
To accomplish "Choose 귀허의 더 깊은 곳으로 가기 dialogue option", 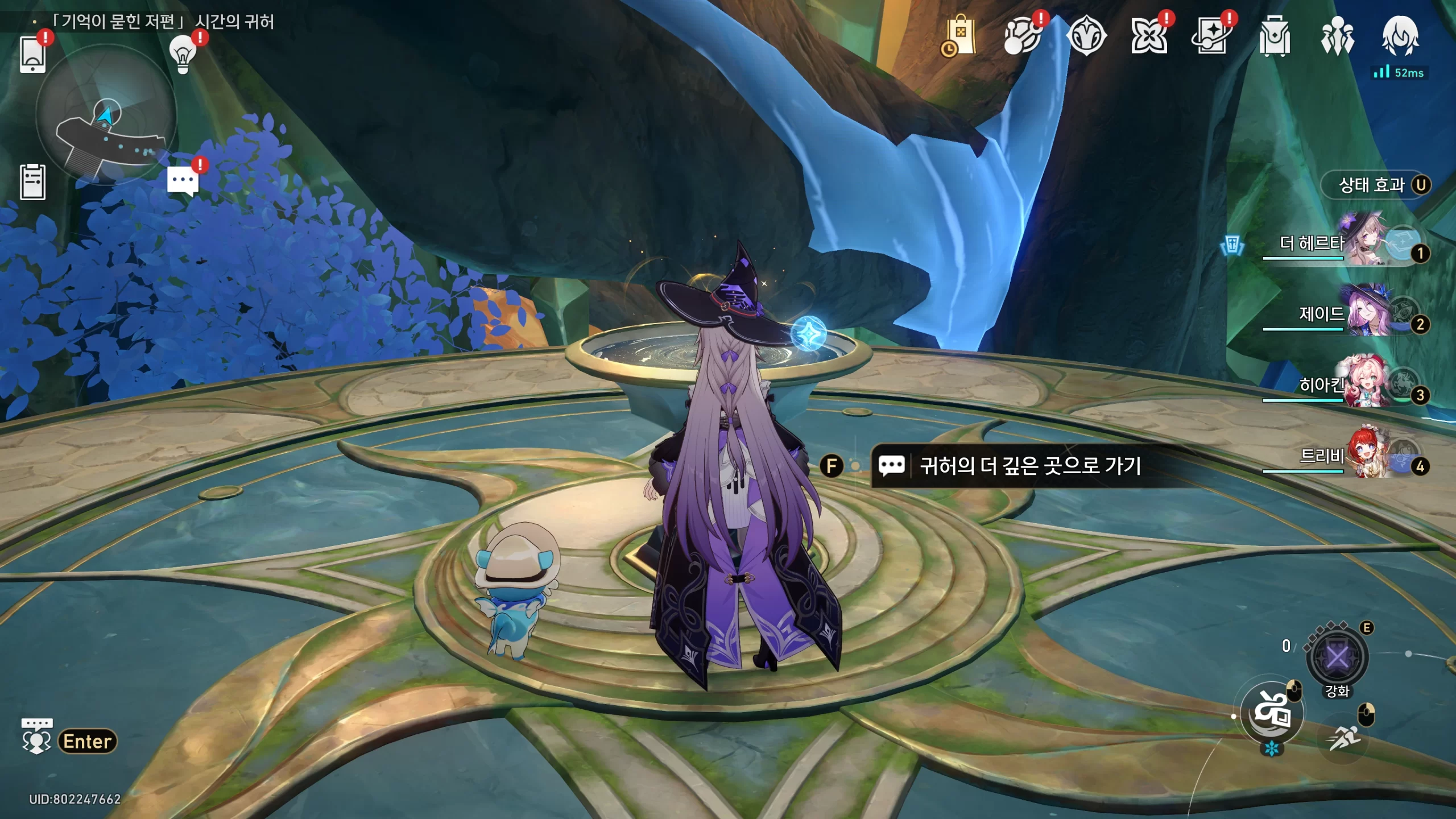I will pos(1029,466).
